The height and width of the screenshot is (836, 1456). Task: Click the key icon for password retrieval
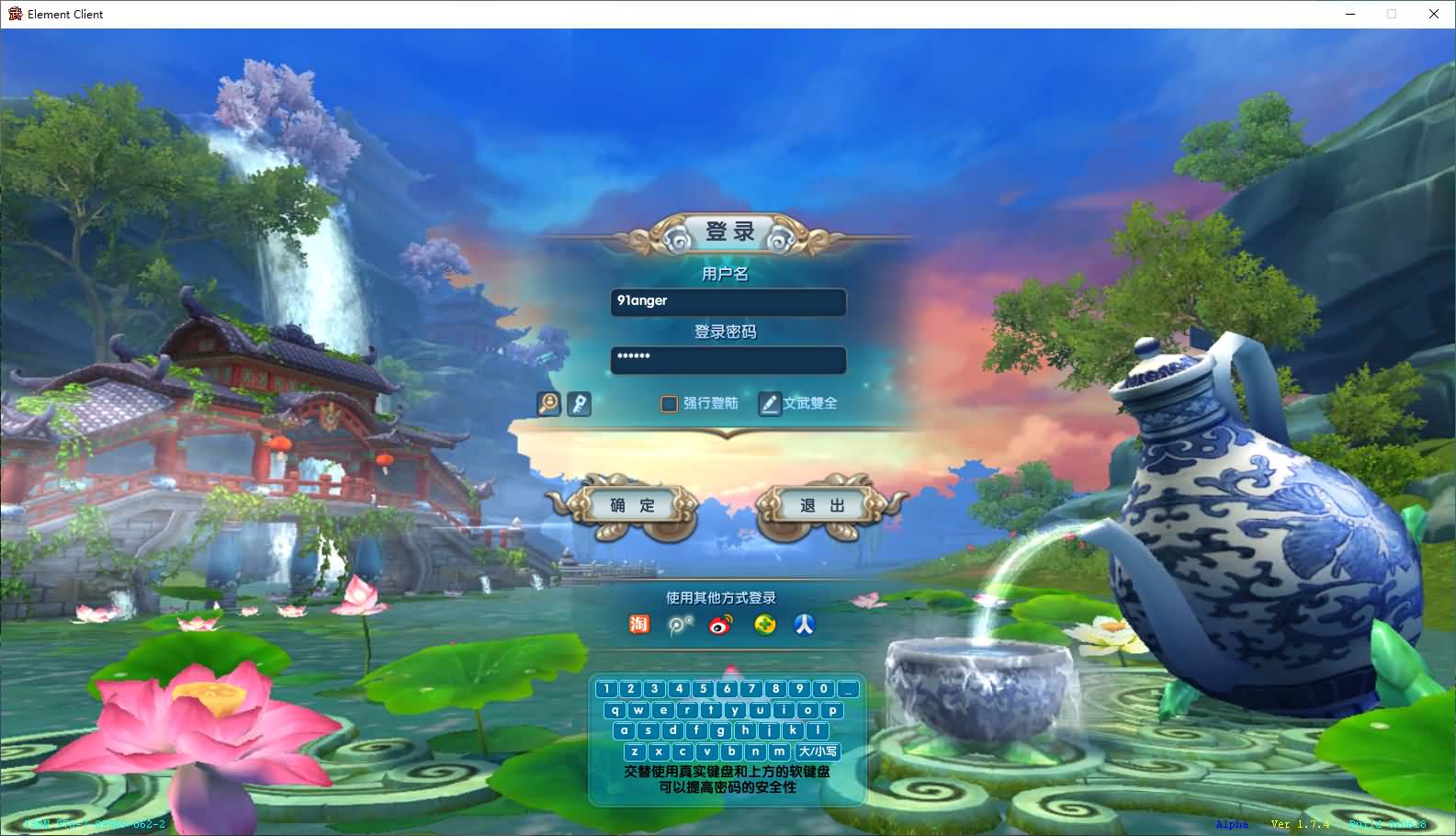(580, 404)
